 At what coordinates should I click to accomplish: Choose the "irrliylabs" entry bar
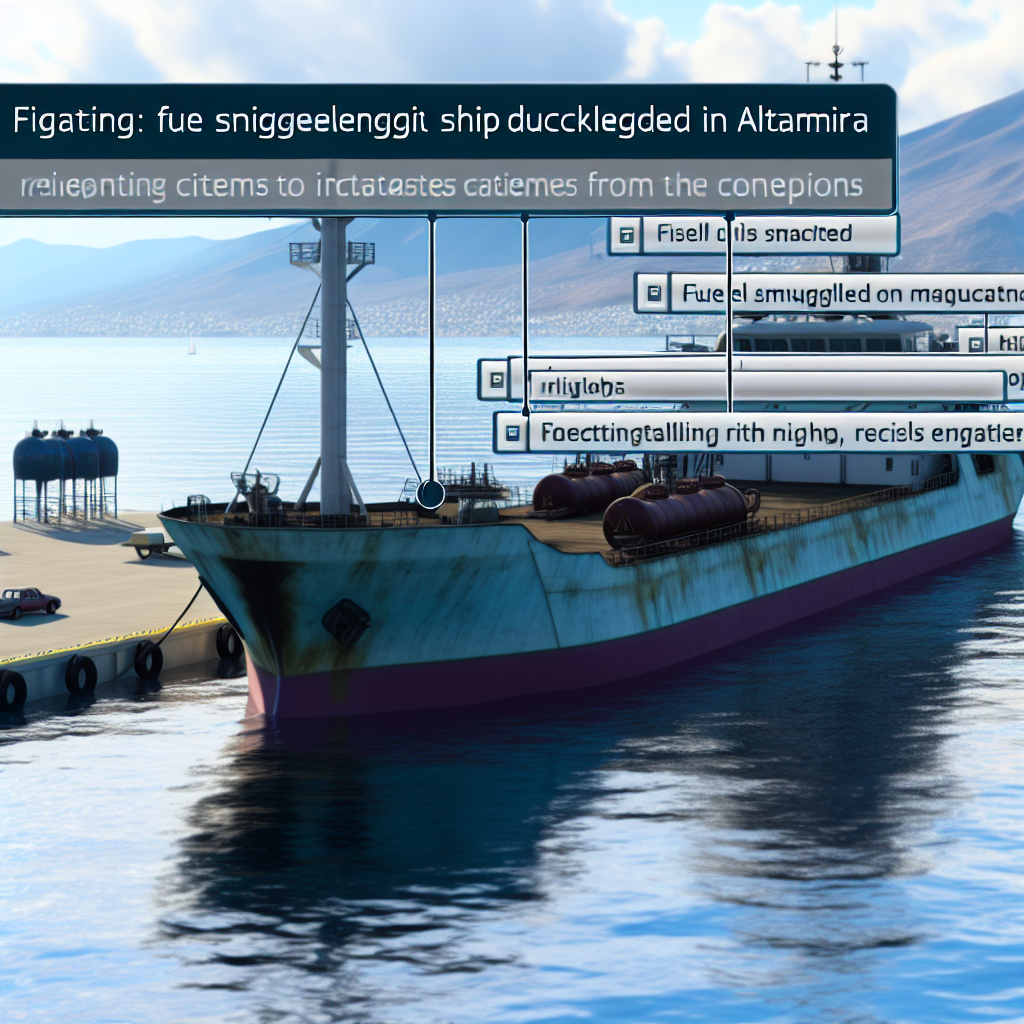[765, 385]
